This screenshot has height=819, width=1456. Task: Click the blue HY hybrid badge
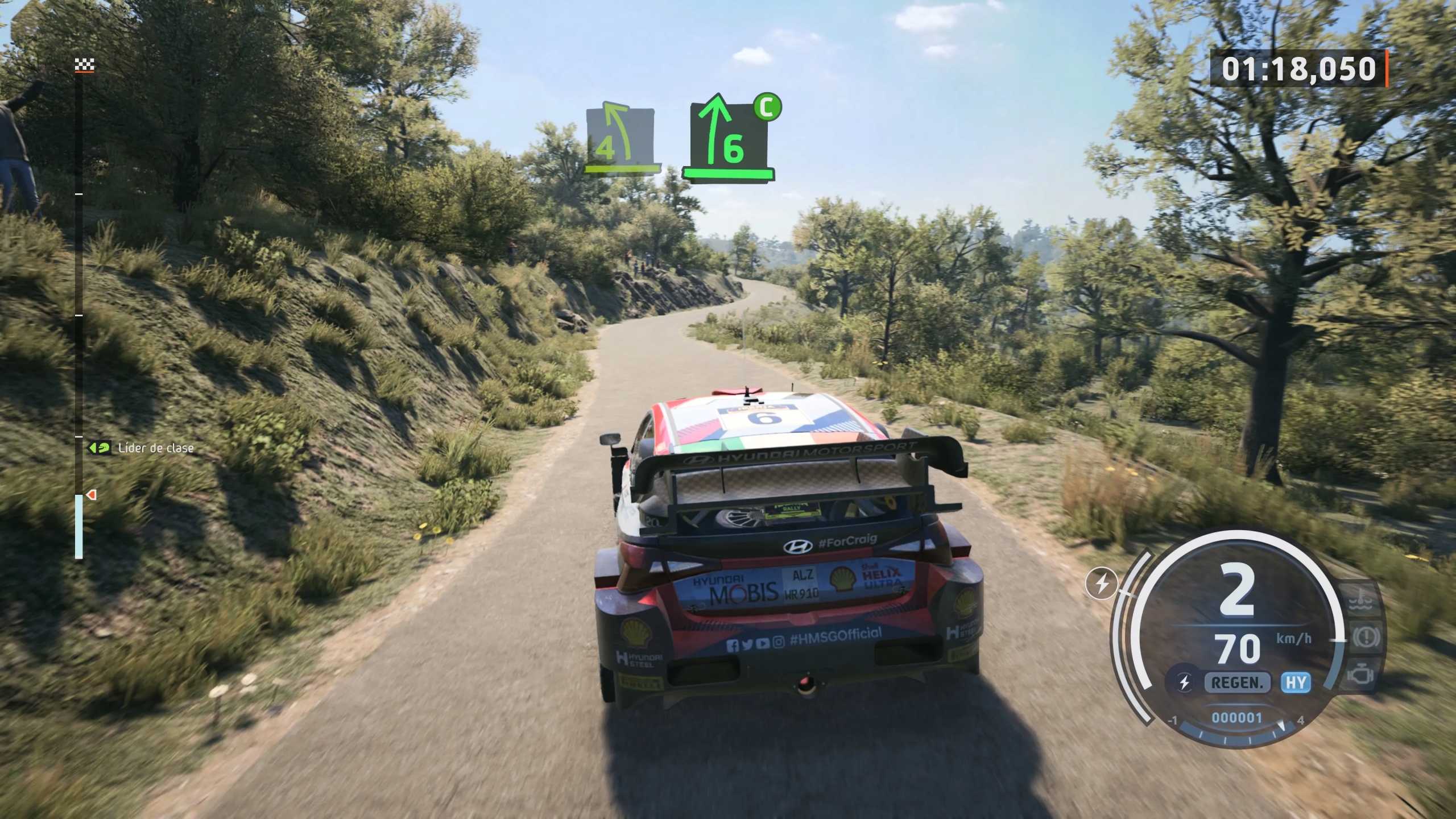pos(1296,682)
